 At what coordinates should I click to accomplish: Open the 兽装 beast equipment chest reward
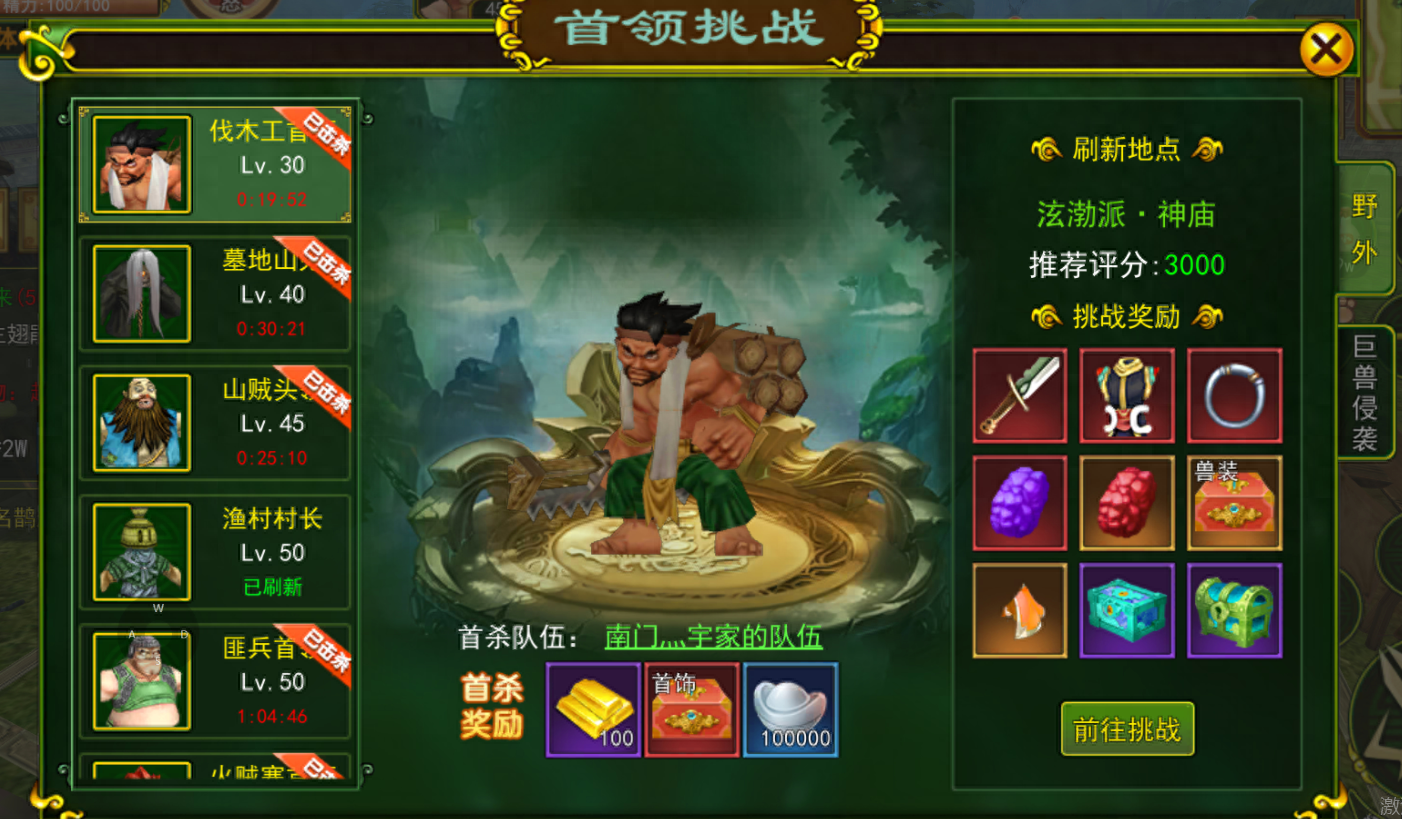pos(1234,501)
